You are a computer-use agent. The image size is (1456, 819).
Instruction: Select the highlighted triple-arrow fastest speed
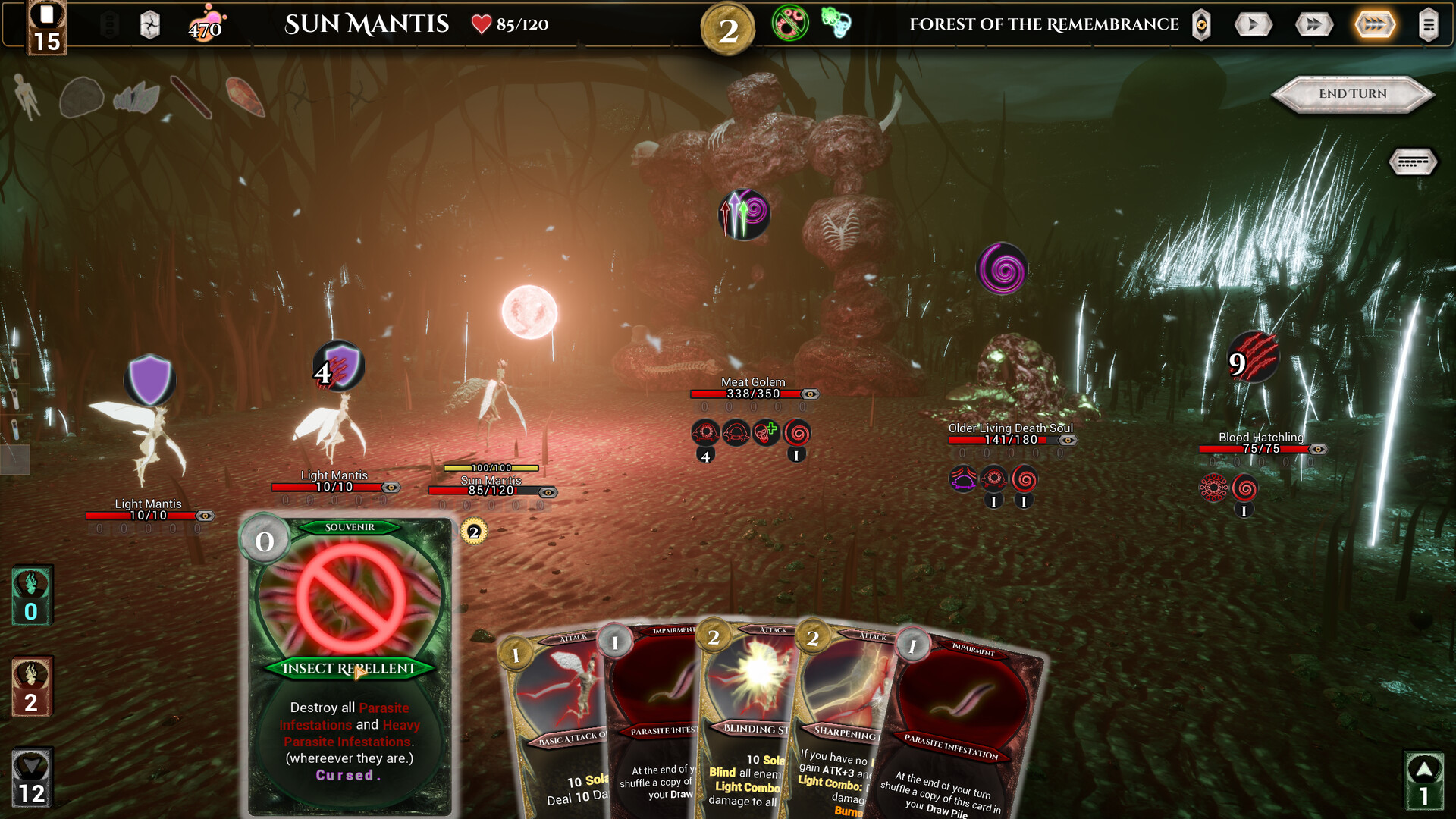pos(1374,25)
